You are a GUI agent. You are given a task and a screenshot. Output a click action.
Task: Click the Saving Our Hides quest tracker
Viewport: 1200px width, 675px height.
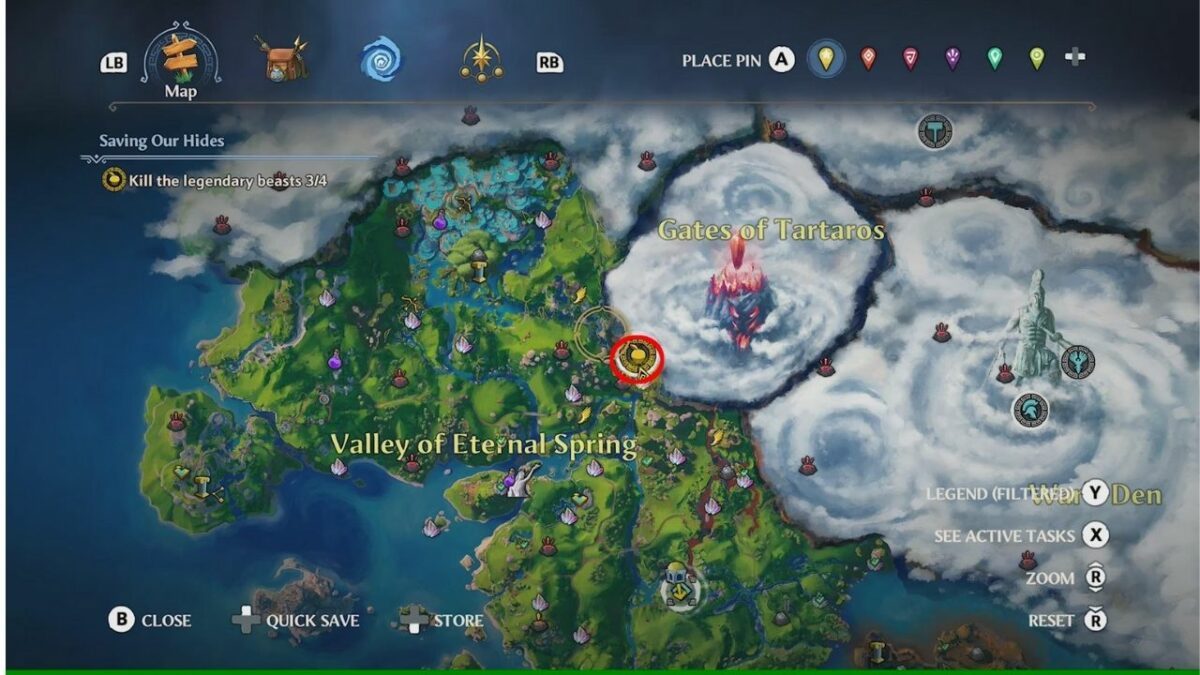coord(161,141)
